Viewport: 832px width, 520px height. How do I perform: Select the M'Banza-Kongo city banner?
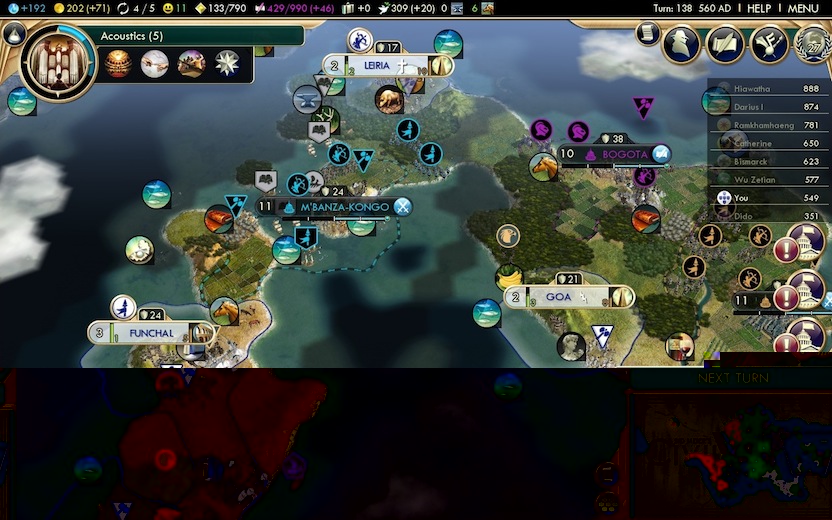coord(334,207)
